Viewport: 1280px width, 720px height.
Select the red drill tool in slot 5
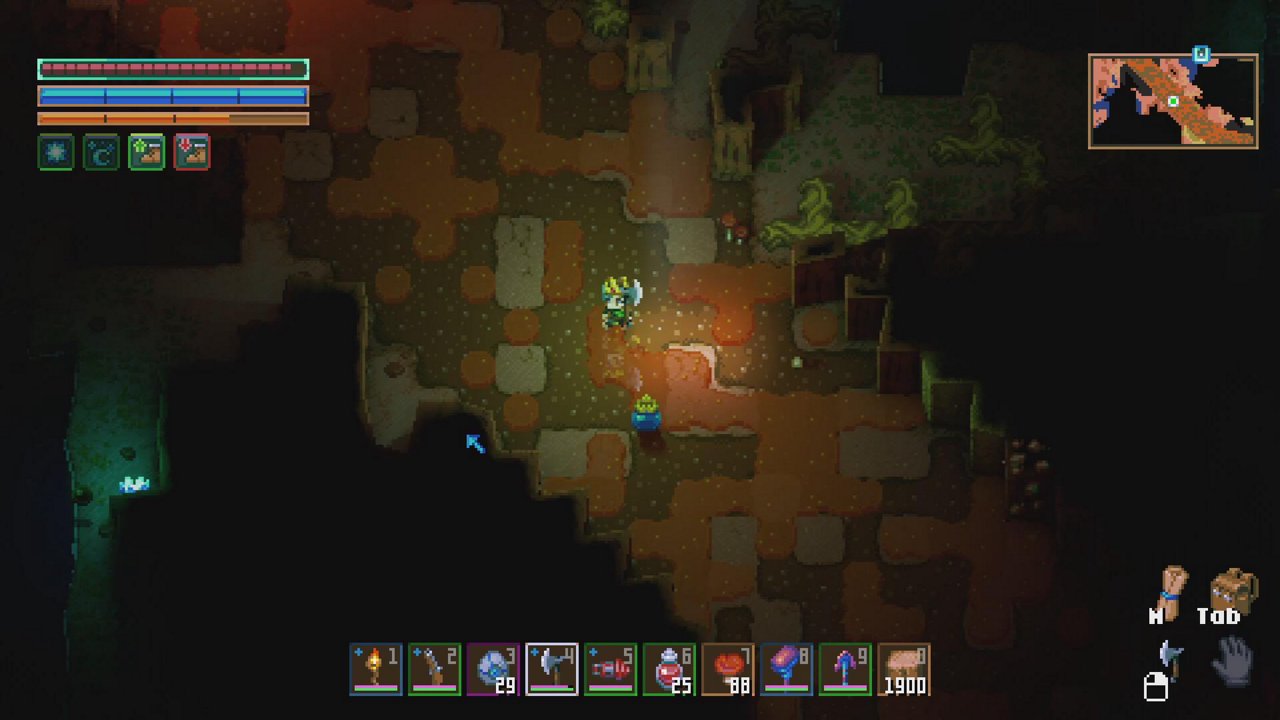tap(610, 669)
